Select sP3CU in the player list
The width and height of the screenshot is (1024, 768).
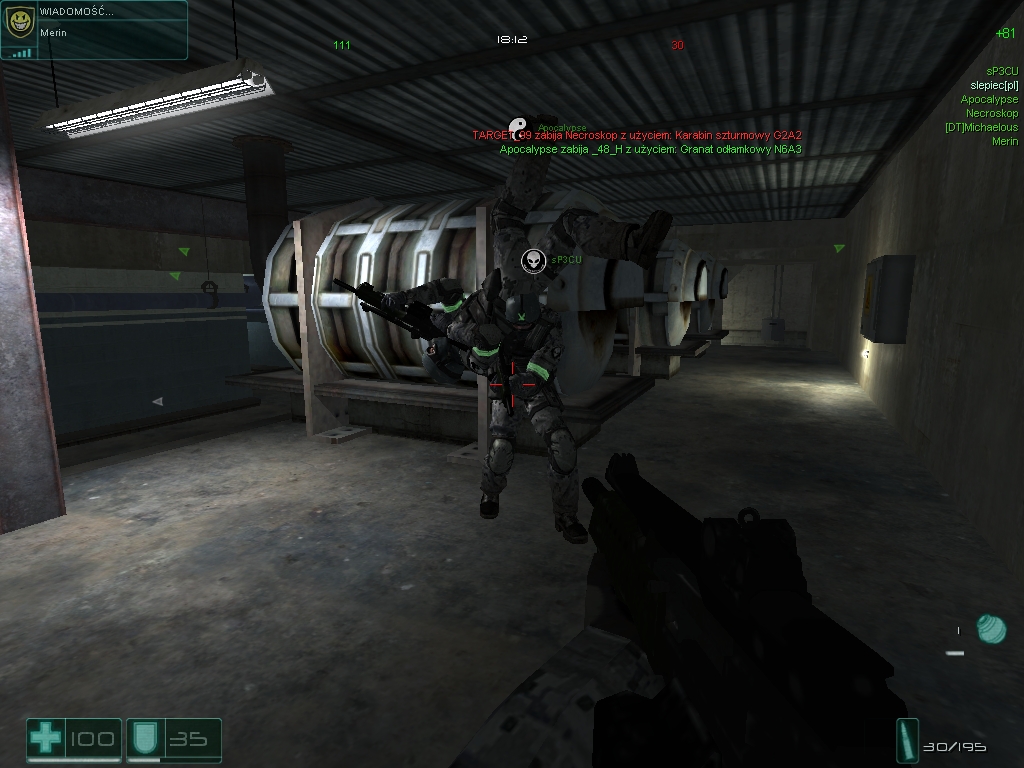coord(1001,71)
